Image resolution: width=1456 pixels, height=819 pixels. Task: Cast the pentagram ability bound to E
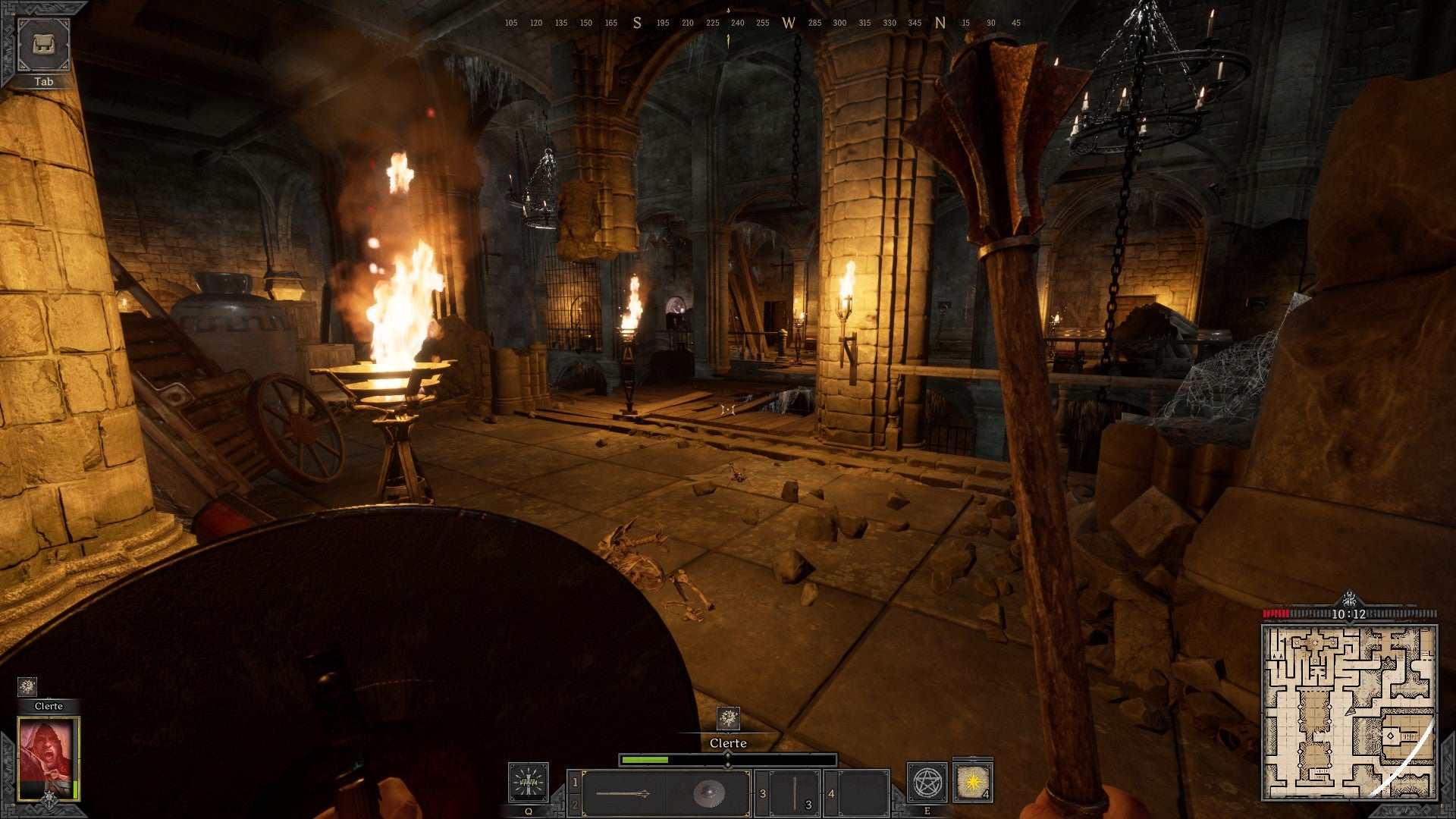coord(927,783)
